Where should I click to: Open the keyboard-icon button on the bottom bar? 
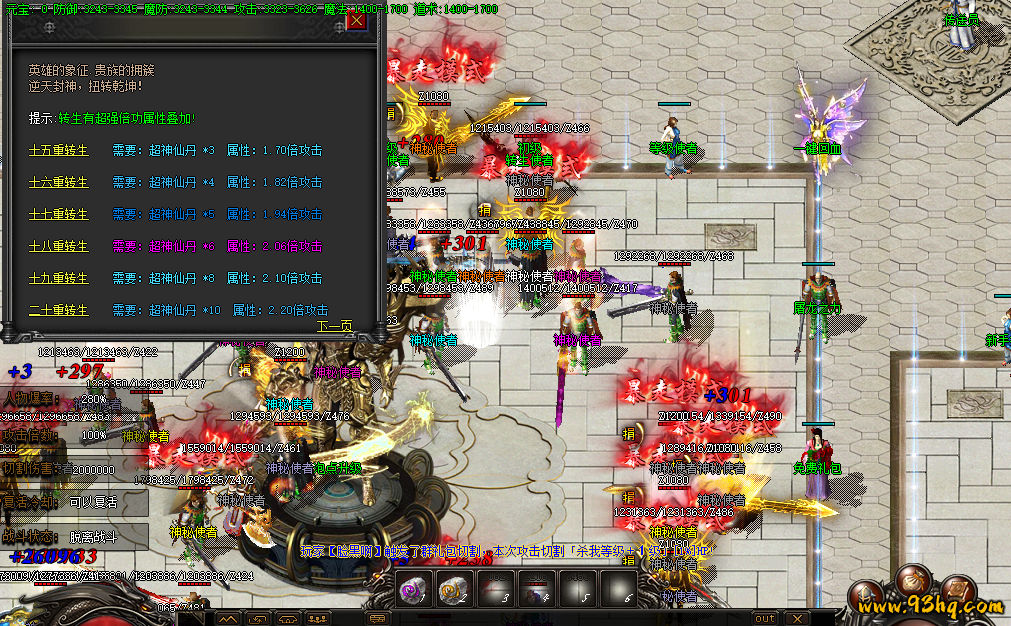point(378,619)
